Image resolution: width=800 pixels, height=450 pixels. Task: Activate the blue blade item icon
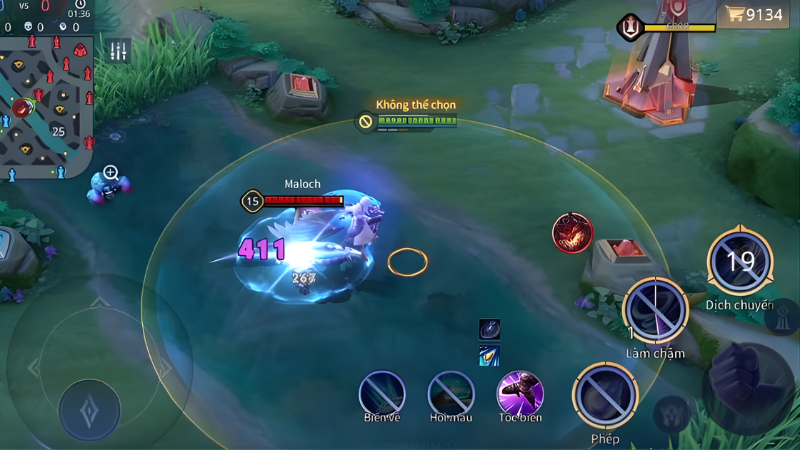coord(489,355)
